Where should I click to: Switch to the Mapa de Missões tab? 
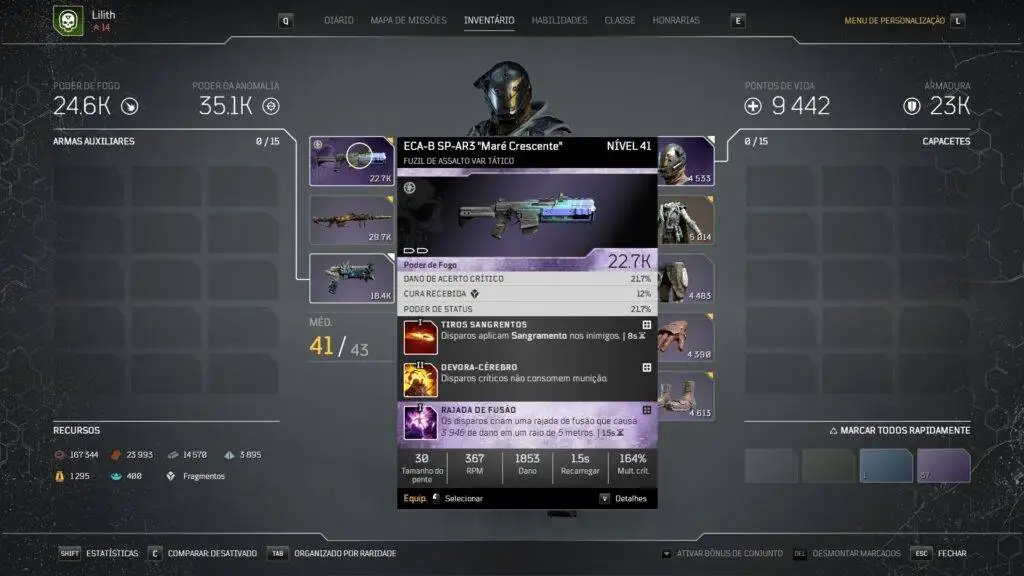pos(408,20)
